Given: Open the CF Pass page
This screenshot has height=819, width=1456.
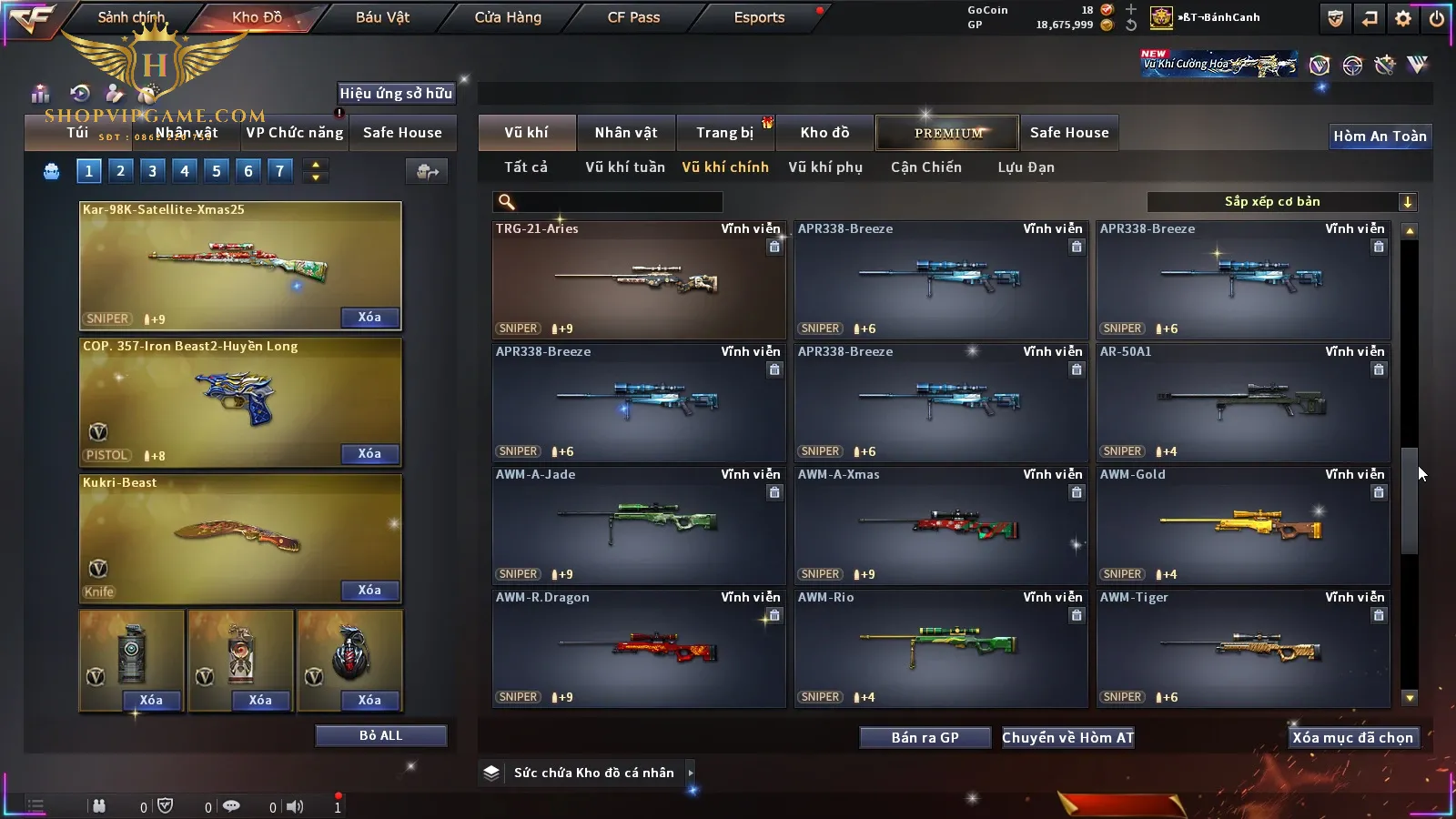Looking at the screenshot, I should tap(633, 17).
